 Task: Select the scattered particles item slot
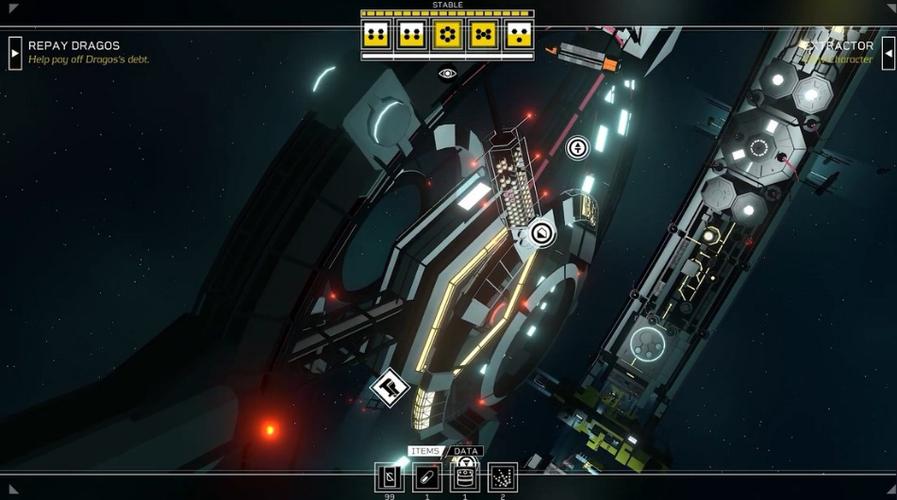coord(502,477)
